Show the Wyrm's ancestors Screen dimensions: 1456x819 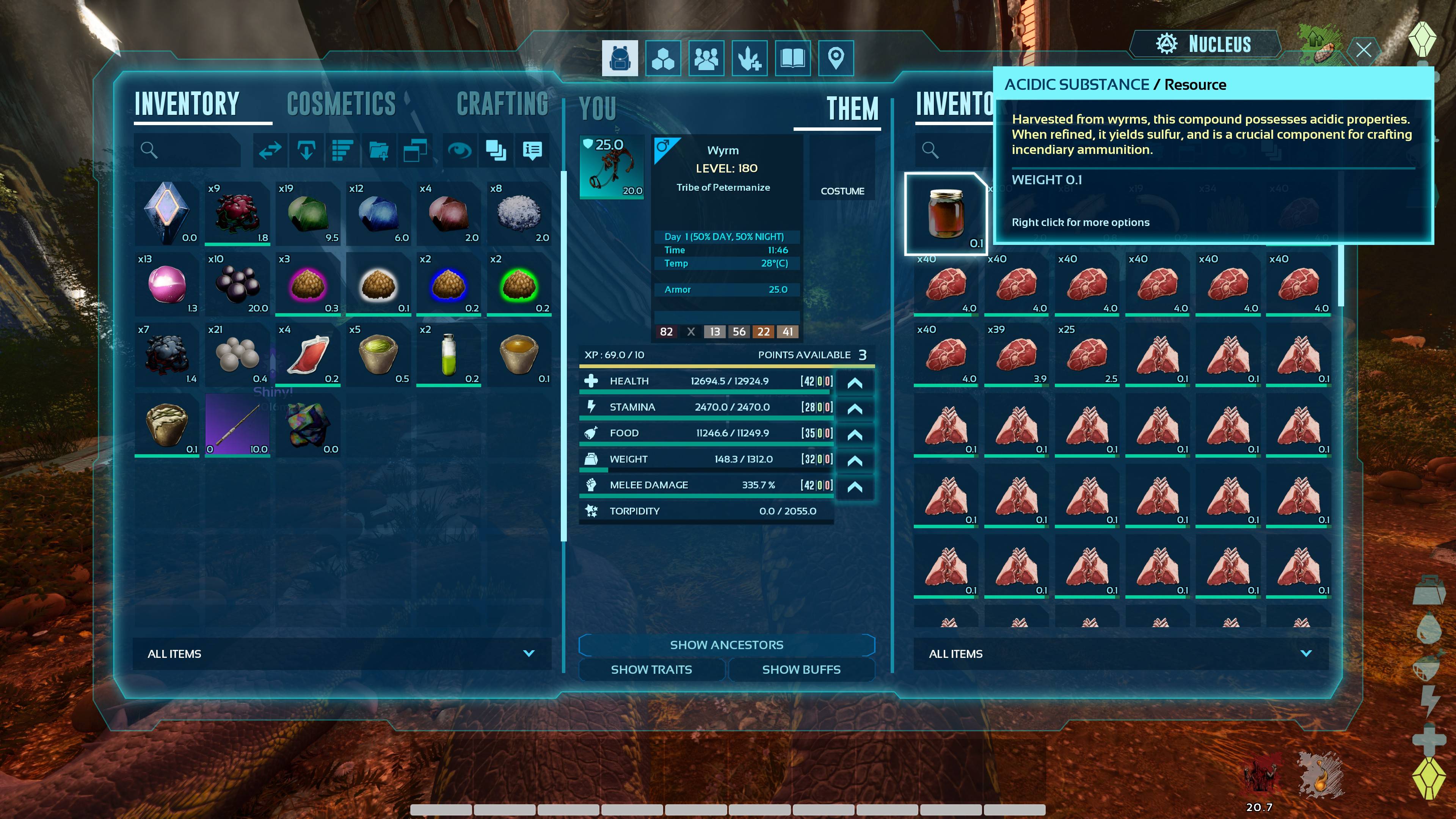click(726, 645)
